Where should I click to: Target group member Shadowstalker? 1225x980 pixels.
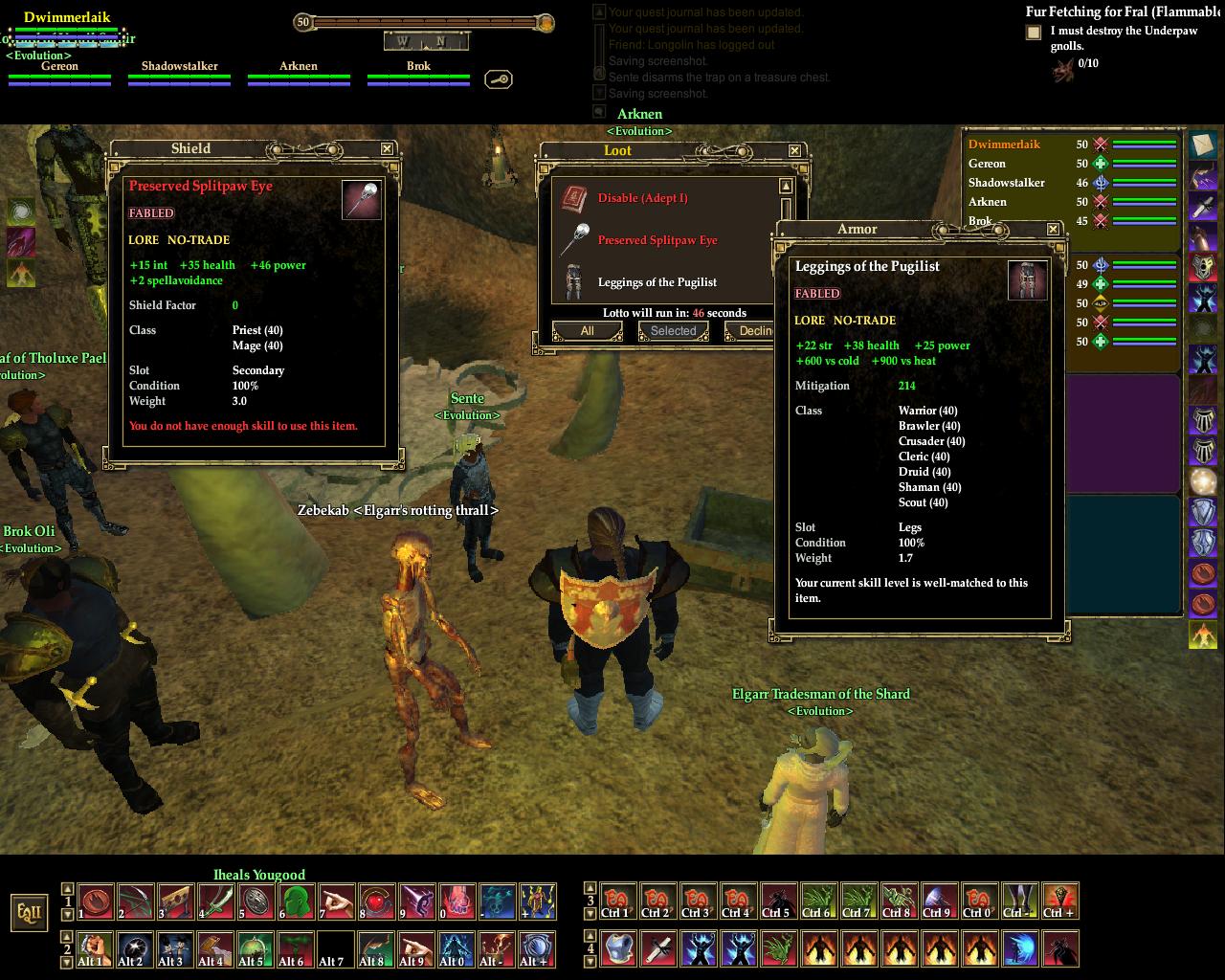coord(179,67)
